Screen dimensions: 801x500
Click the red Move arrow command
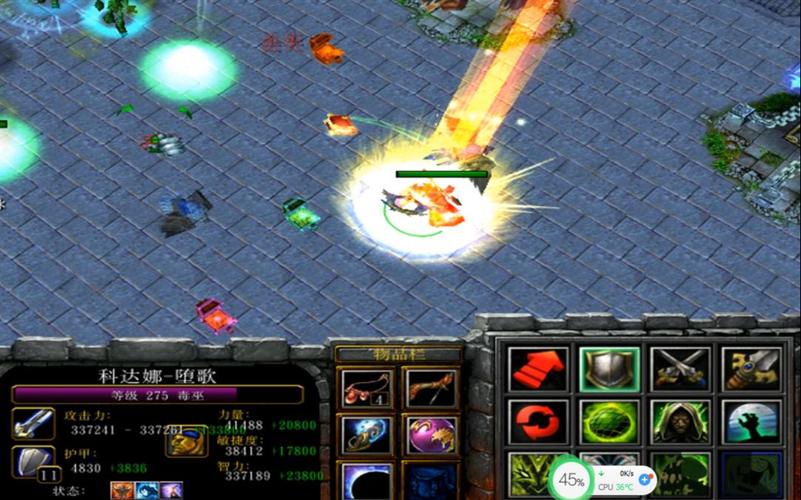(x=538, y=370)
